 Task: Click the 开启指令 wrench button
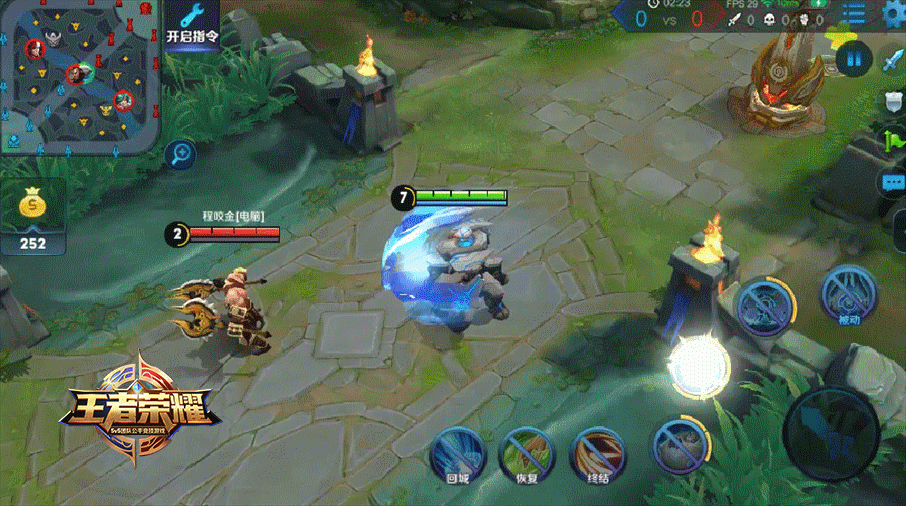192,24
